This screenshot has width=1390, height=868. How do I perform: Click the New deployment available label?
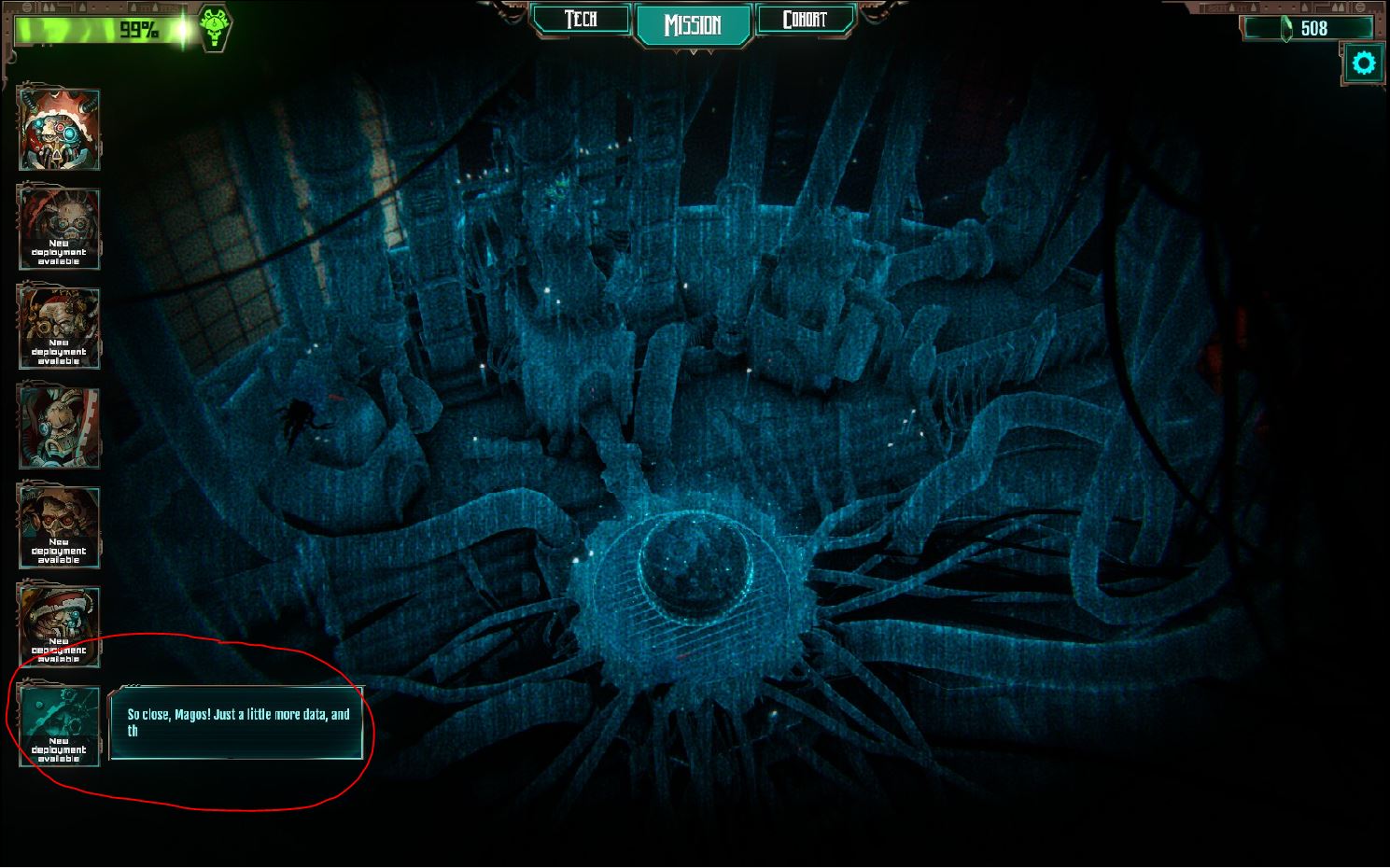pyautogui.click(x=58, y=750)
